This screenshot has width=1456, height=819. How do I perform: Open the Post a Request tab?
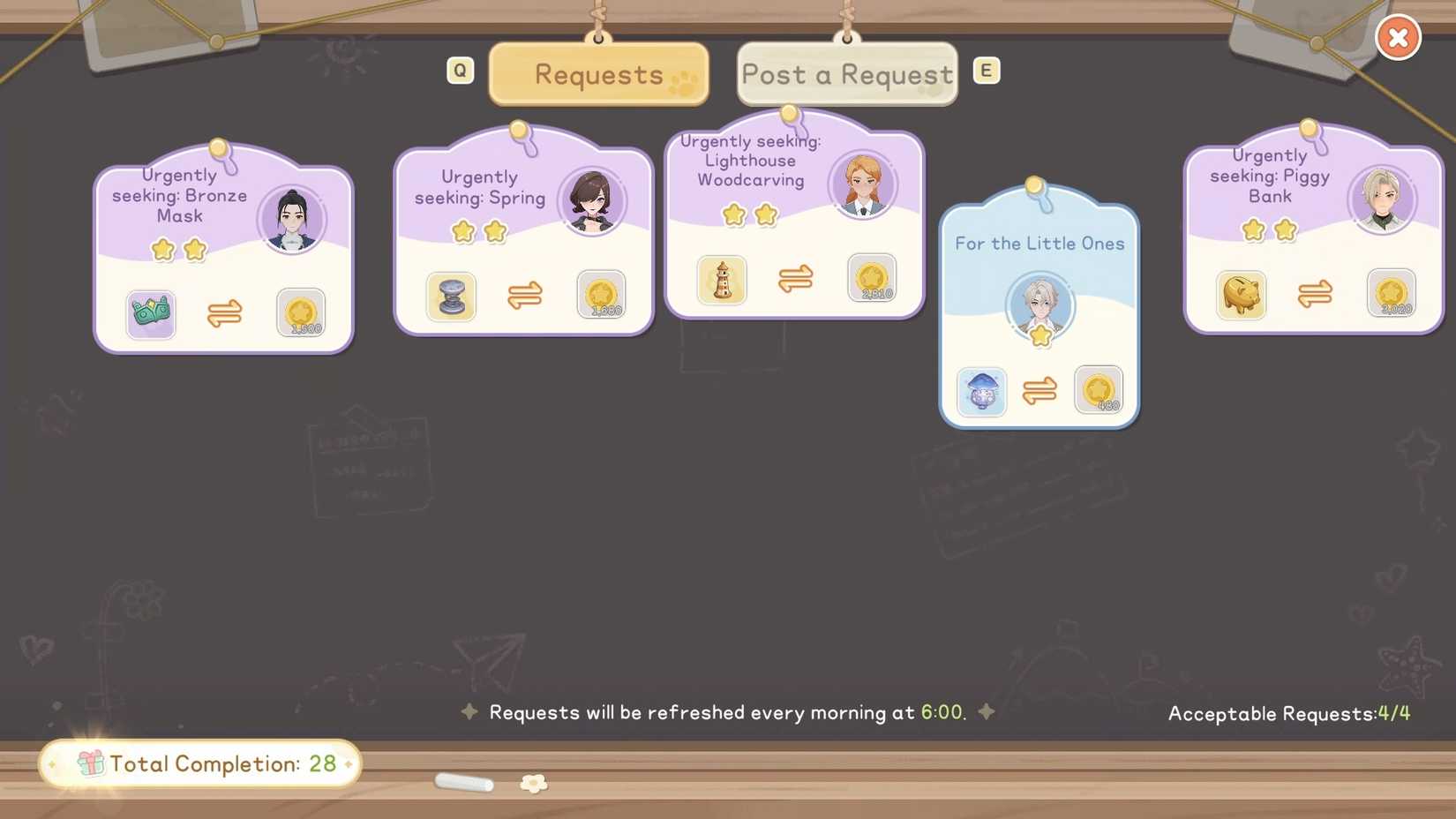tap(846, 75)
